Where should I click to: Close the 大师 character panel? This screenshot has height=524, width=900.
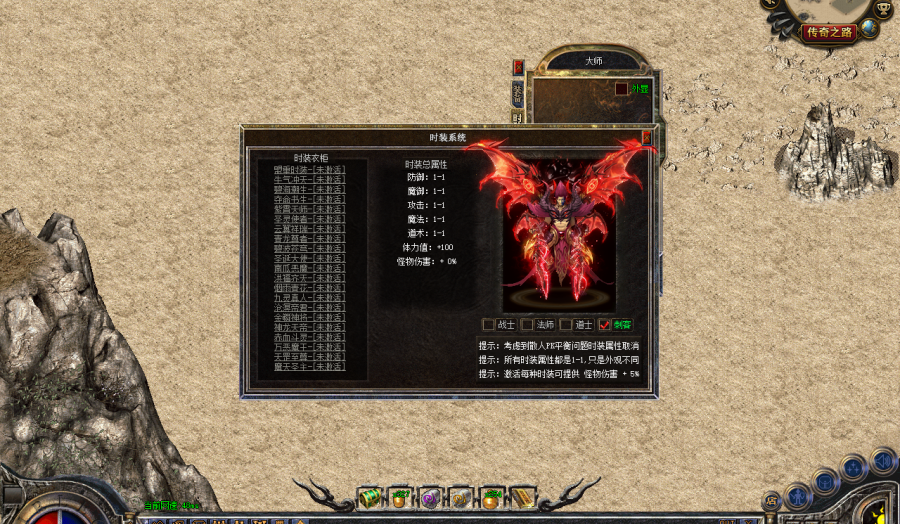tap(518, 67)
